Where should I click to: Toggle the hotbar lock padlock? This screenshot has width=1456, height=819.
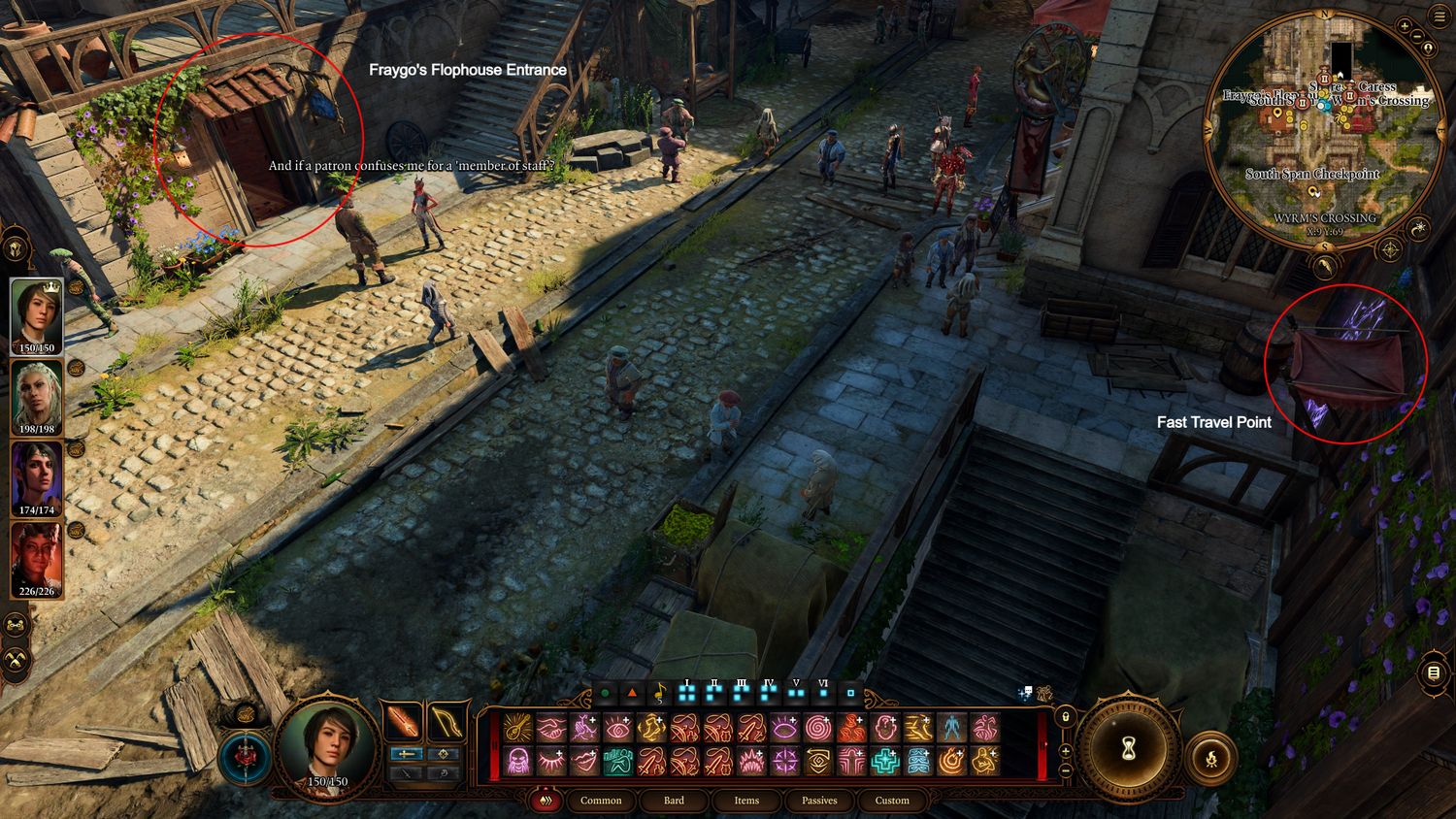pos(1065,716)
